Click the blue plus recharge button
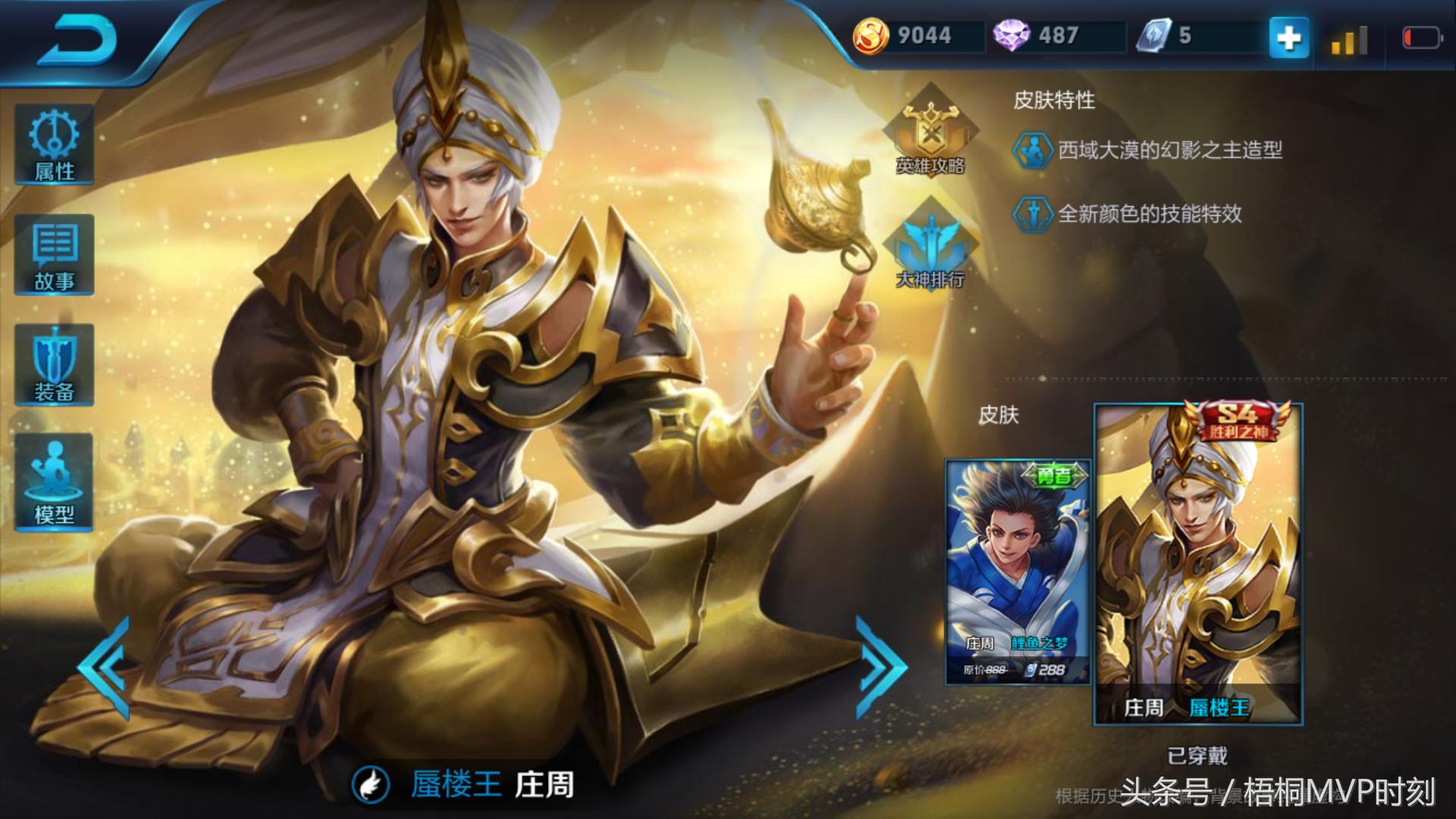 (1288, 37)
